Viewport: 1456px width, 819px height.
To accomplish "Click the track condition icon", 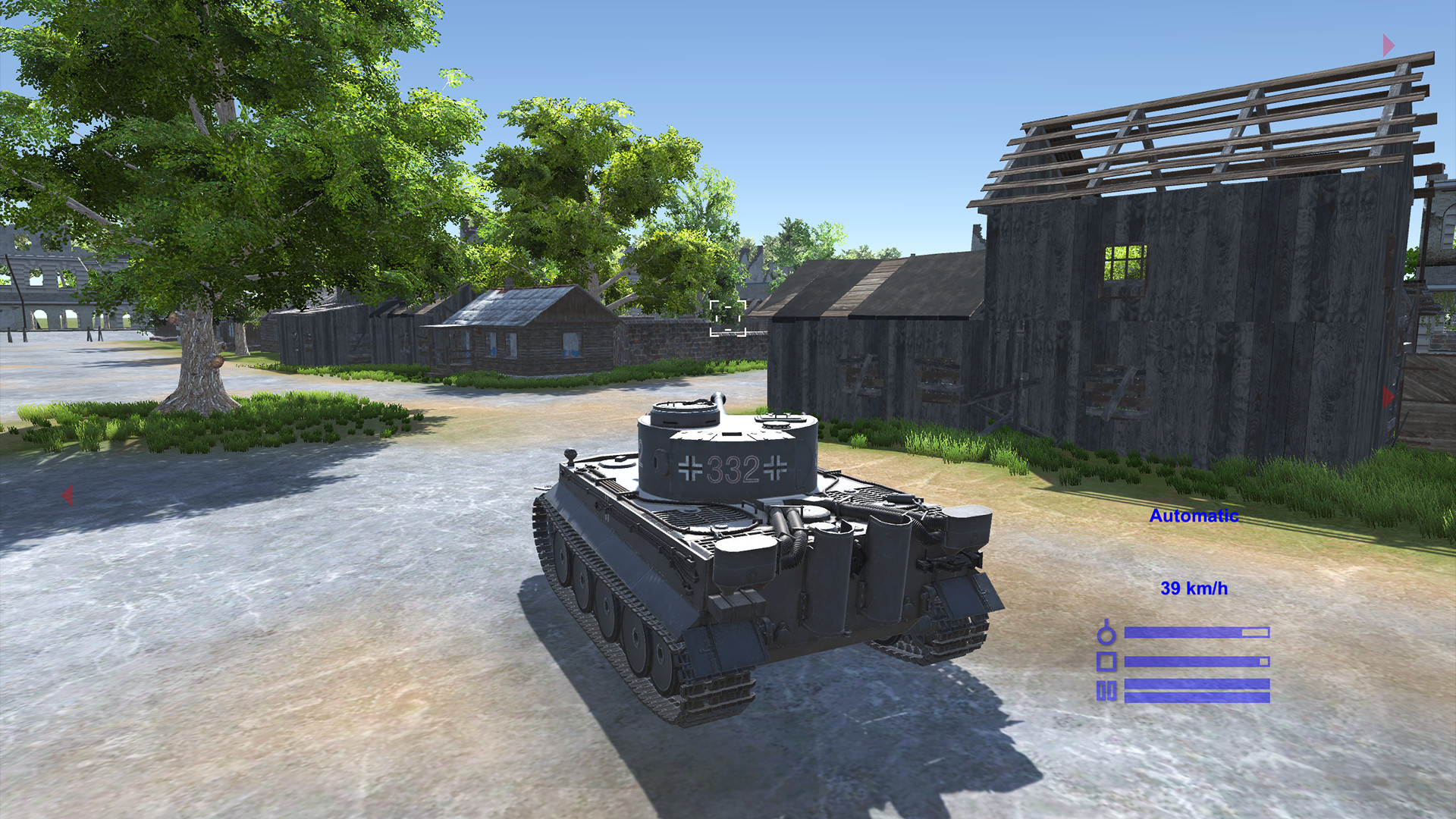I will (1106, 691).
